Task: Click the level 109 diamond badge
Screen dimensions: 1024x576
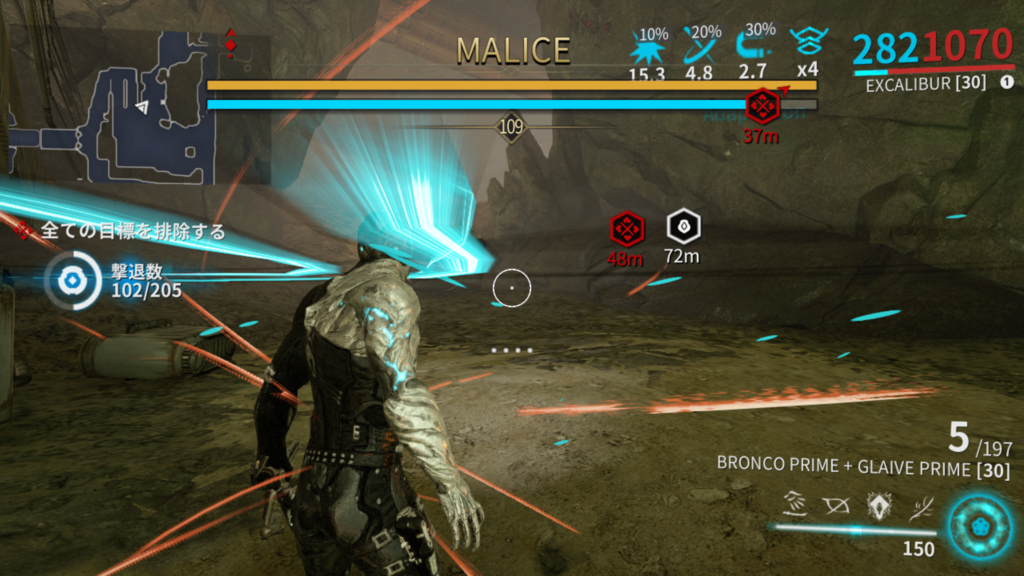Action: 511,127
